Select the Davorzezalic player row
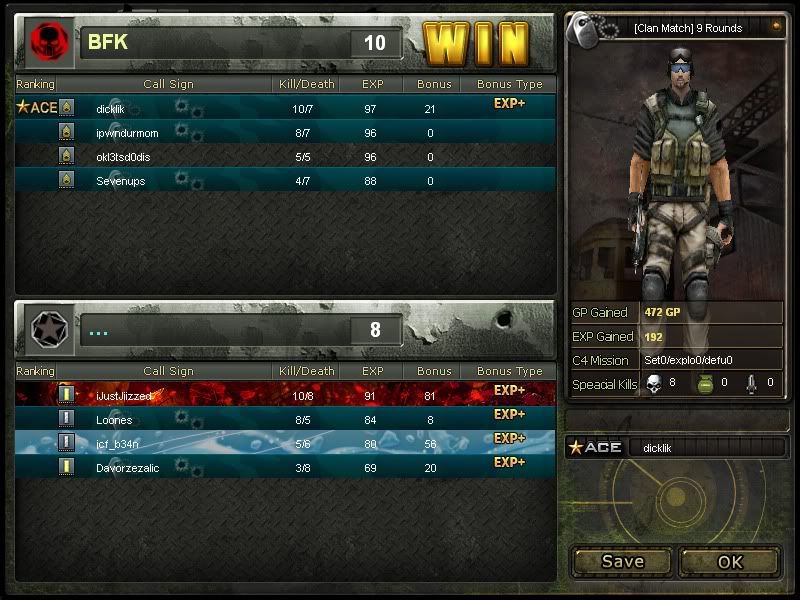Screen dimensions: 800x600 pos(127,468)
